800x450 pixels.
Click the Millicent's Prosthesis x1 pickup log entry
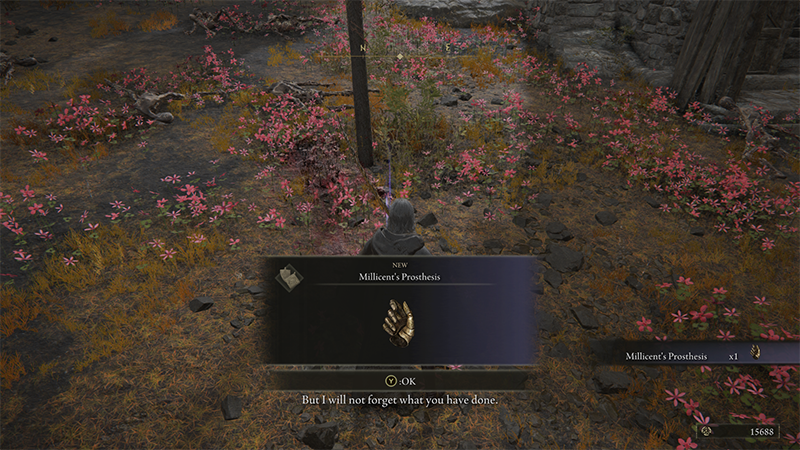click(695, 355)
